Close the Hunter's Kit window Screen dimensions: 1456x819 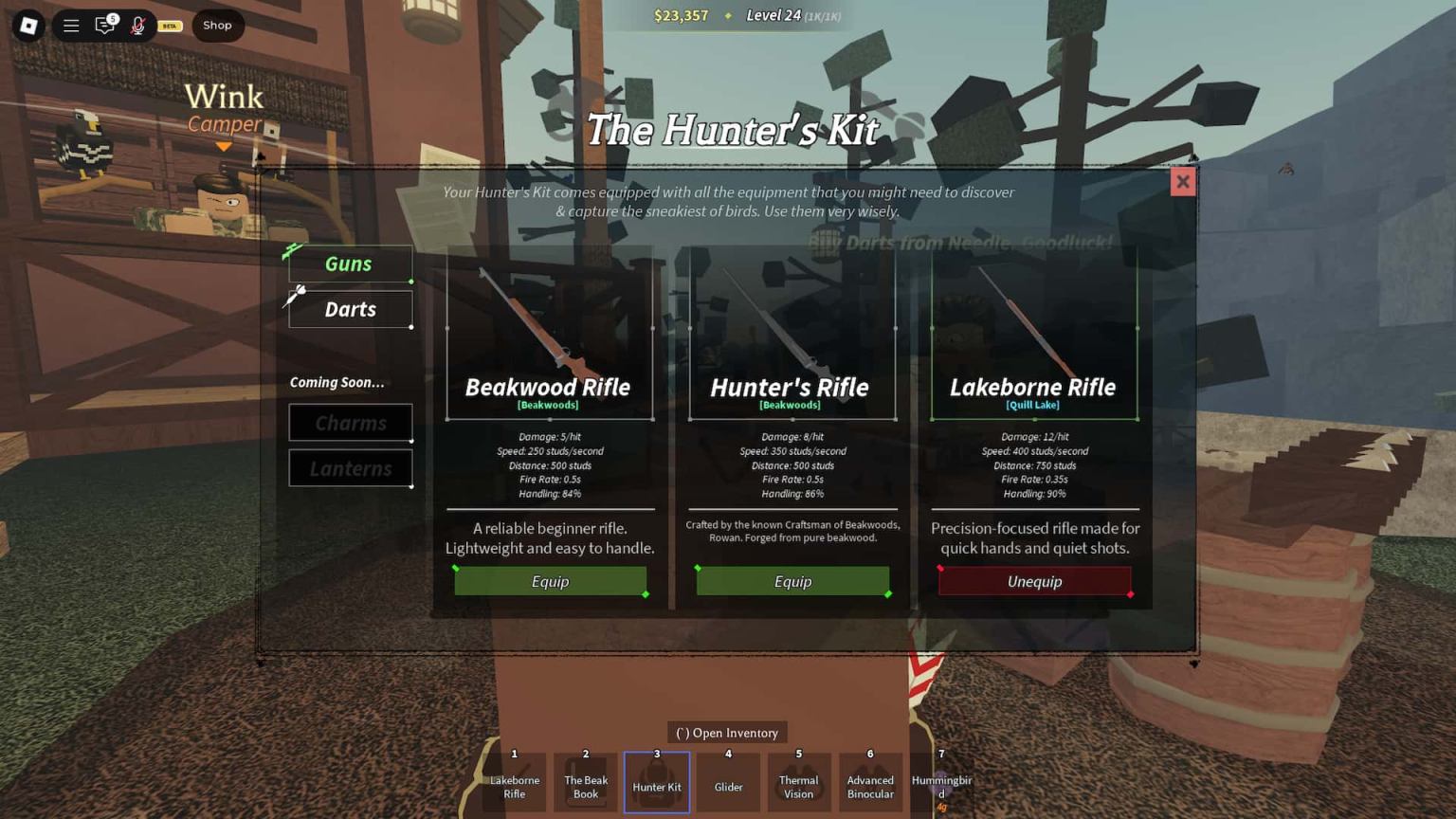click(1182, 181)
